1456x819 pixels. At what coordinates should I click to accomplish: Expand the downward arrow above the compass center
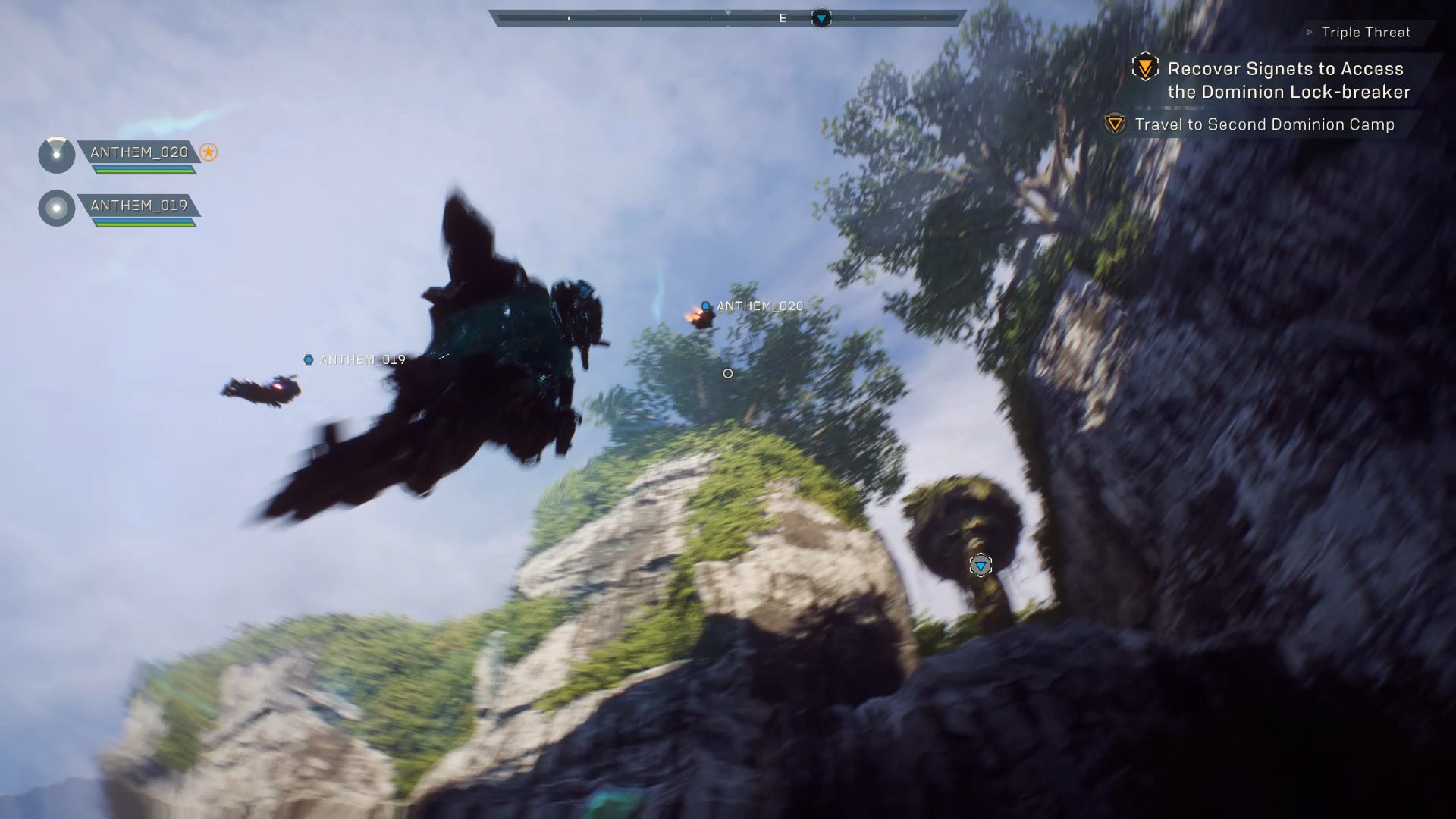729,12
